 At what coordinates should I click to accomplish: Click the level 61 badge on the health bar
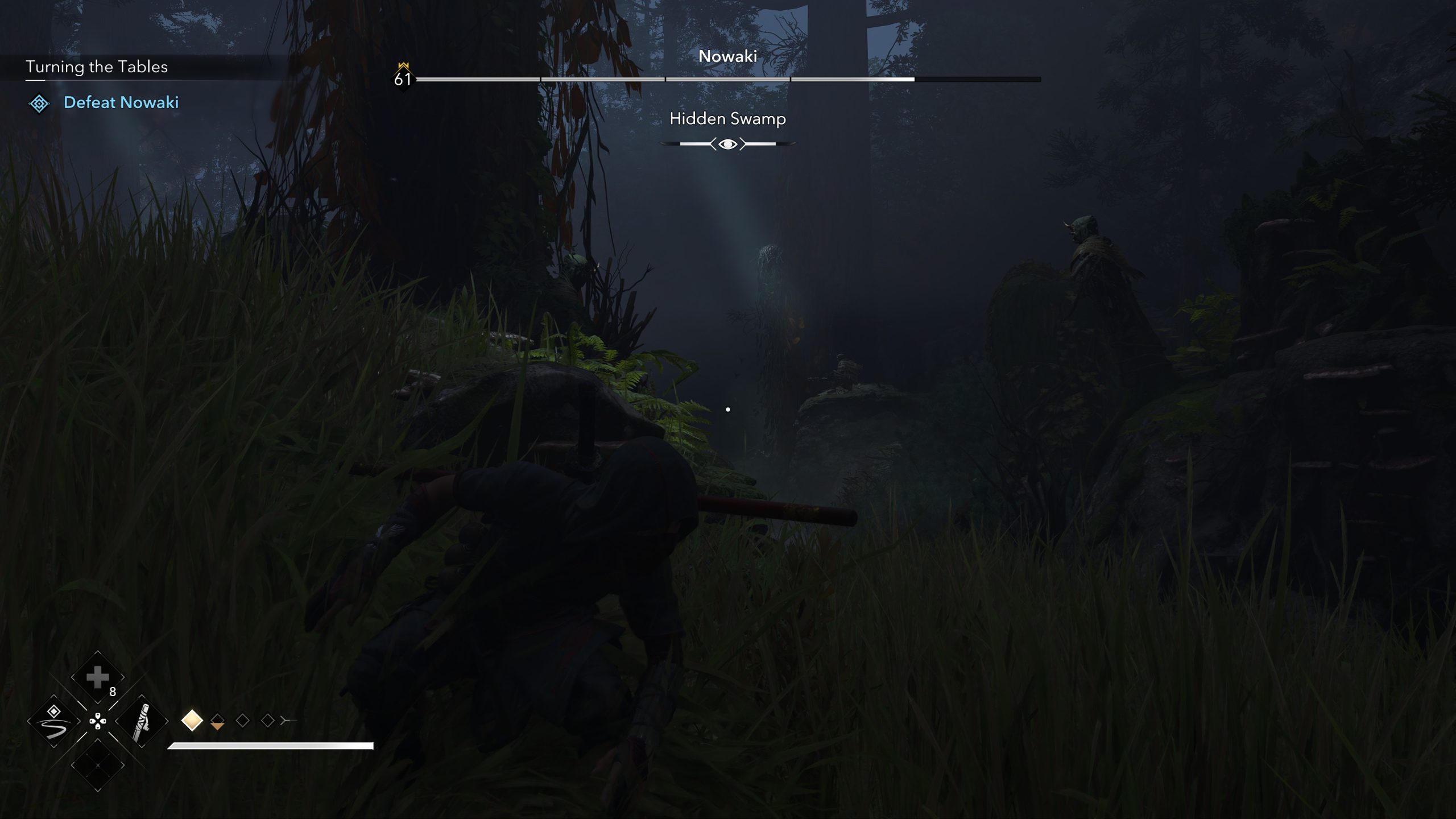(403, 80)
